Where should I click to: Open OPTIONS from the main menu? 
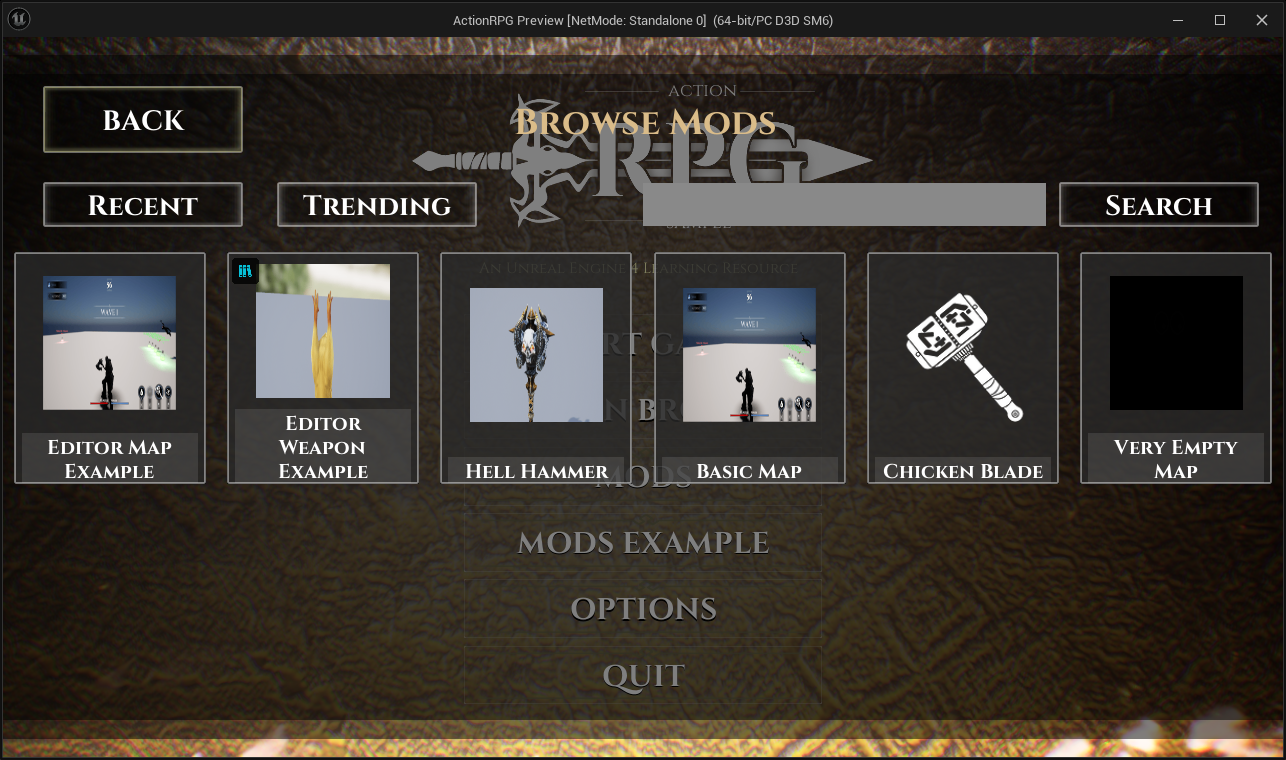643,609
